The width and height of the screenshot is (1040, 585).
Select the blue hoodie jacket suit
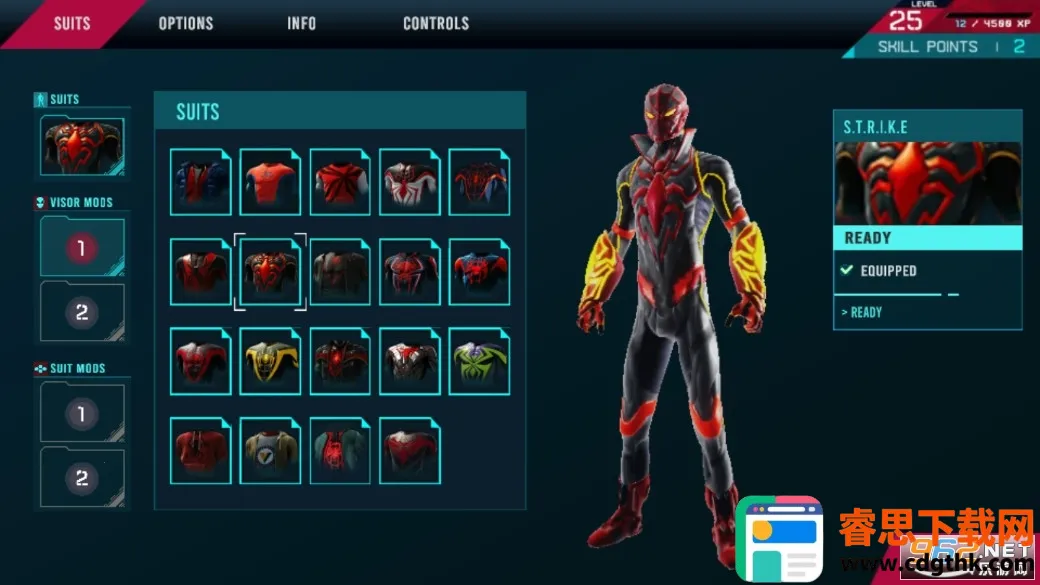tap(200, 182)
